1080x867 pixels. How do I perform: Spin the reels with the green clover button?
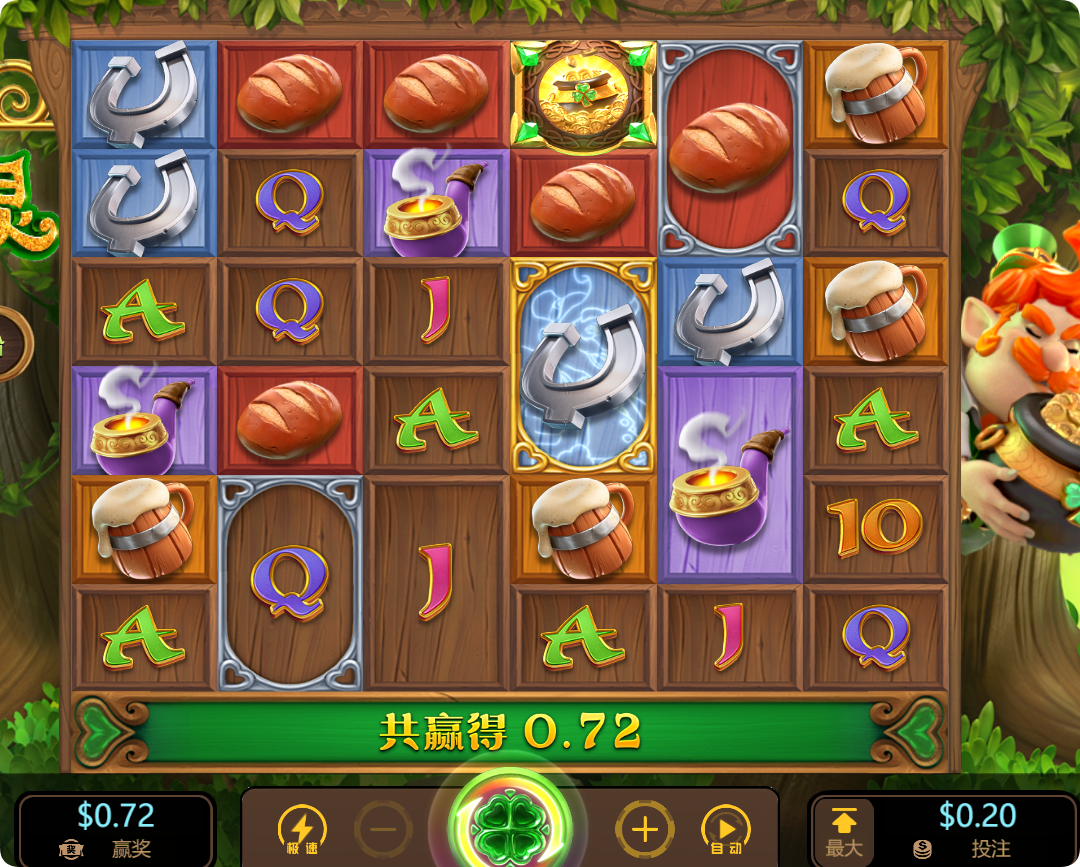pos(510,828)
